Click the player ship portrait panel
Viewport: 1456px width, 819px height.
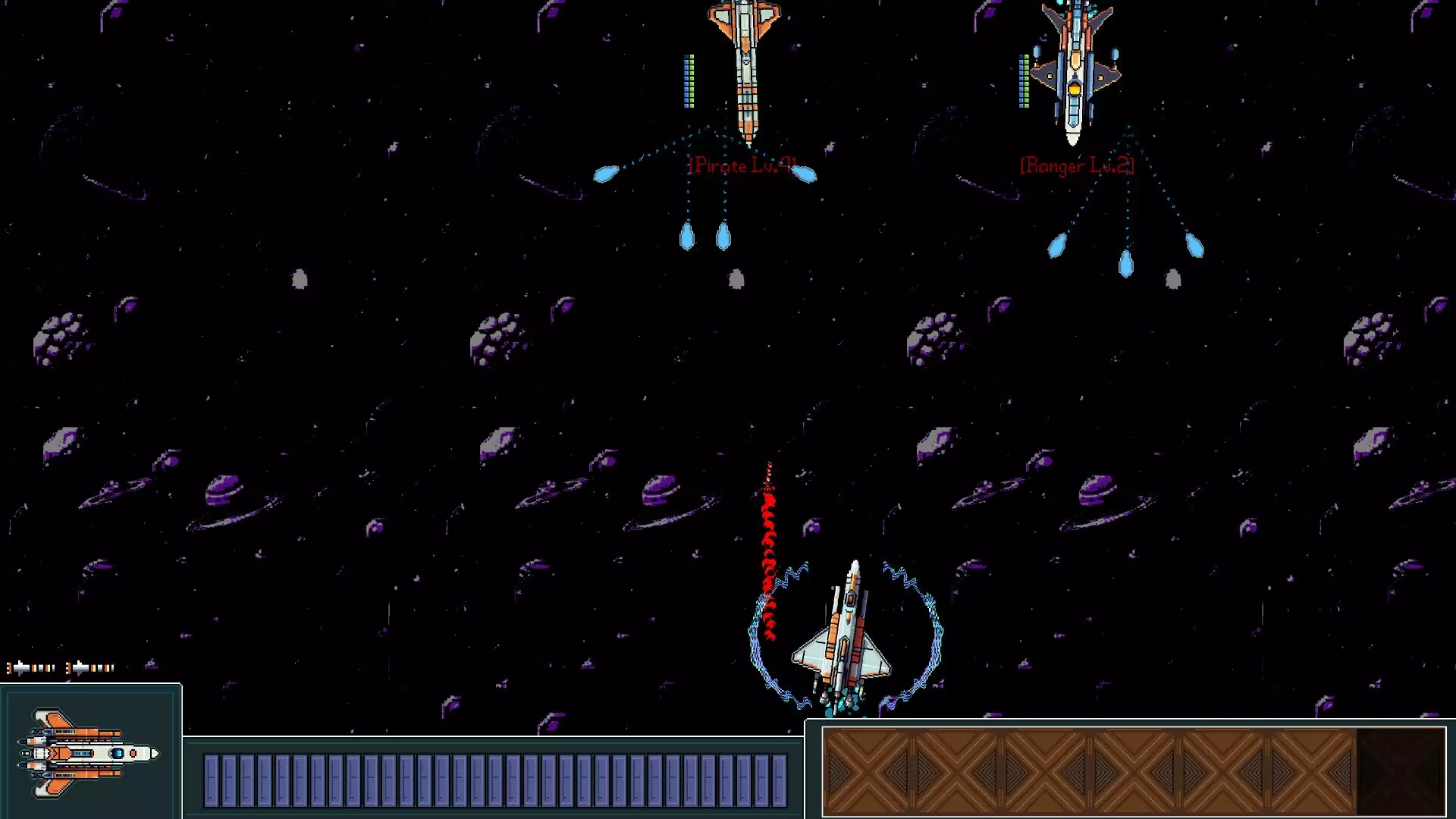click(90, 752)
